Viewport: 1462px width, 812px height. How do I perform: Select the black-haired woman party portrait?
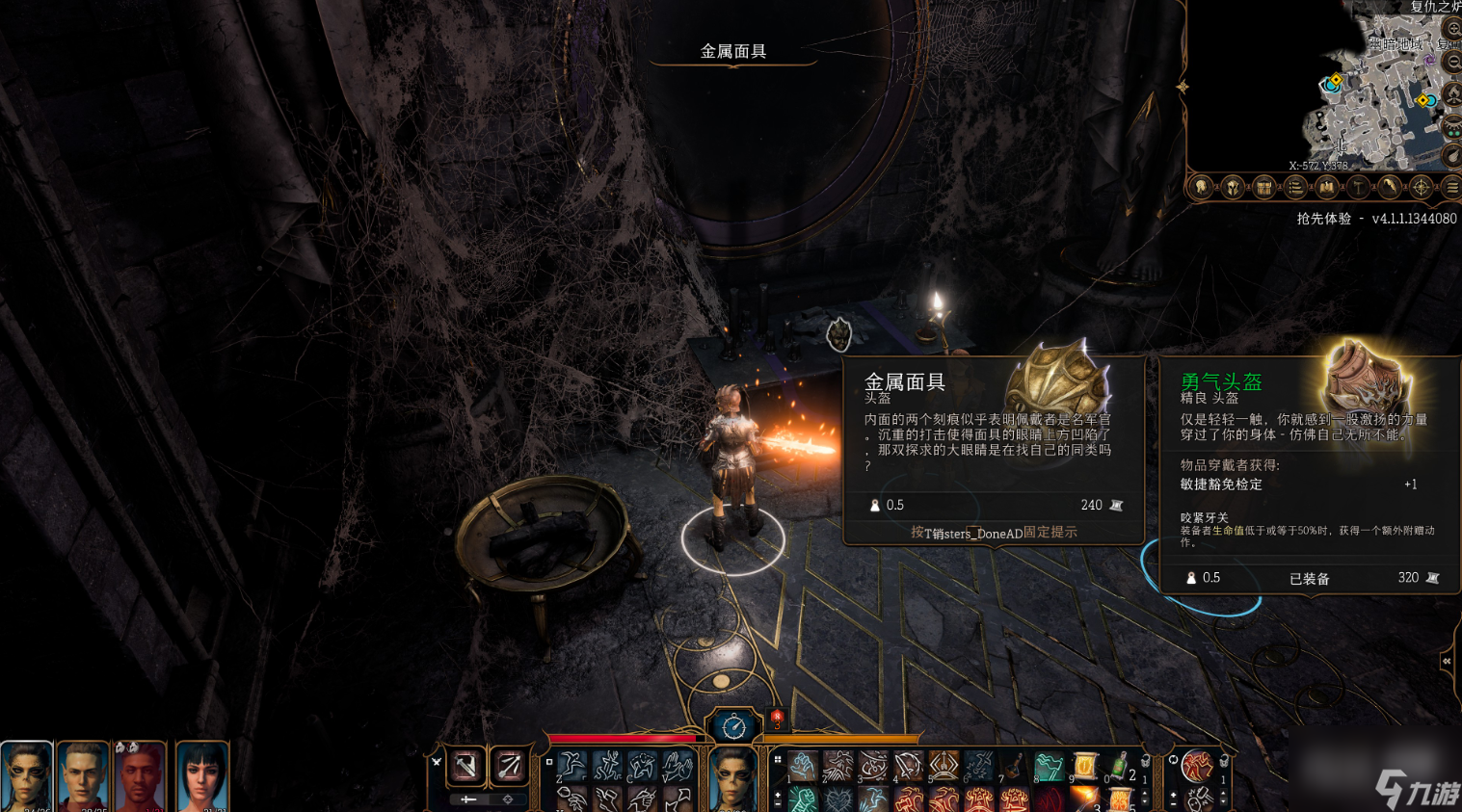click(202, 776)
